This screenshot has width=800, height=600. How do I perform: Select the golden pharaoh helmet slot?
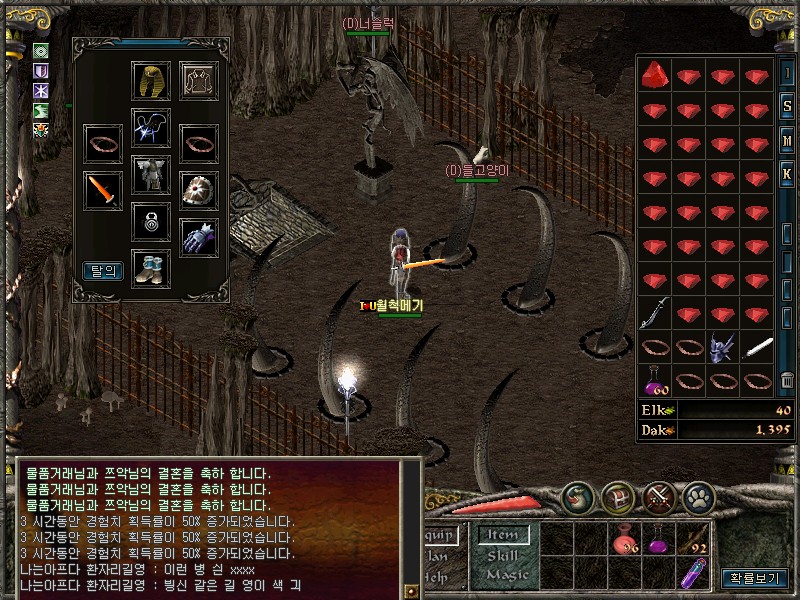click(x=151, y=81)
